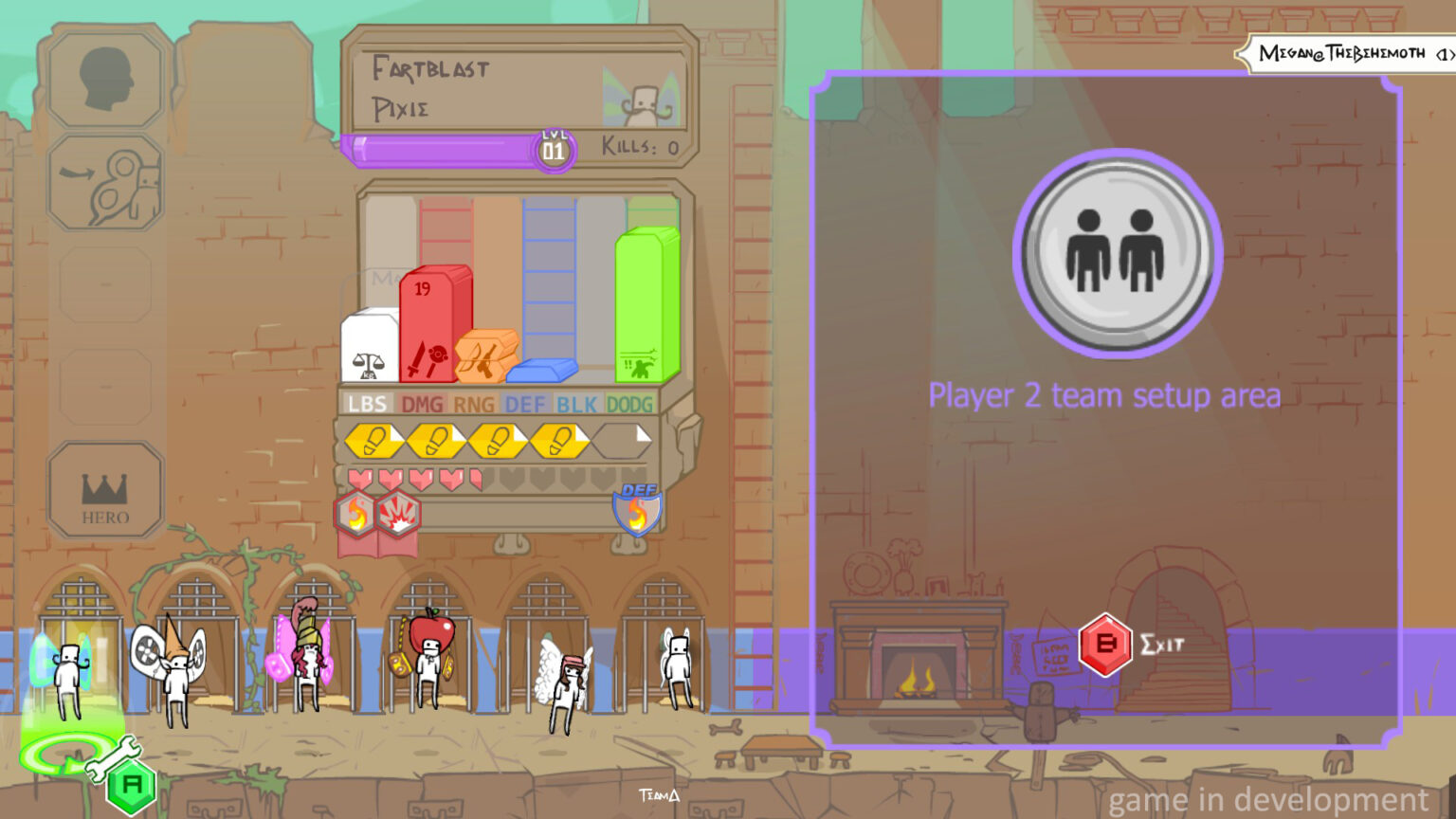Click the Player 2 team setup area text
The width and height of the screenshot is (1456, 819).
coord(1104,395)
